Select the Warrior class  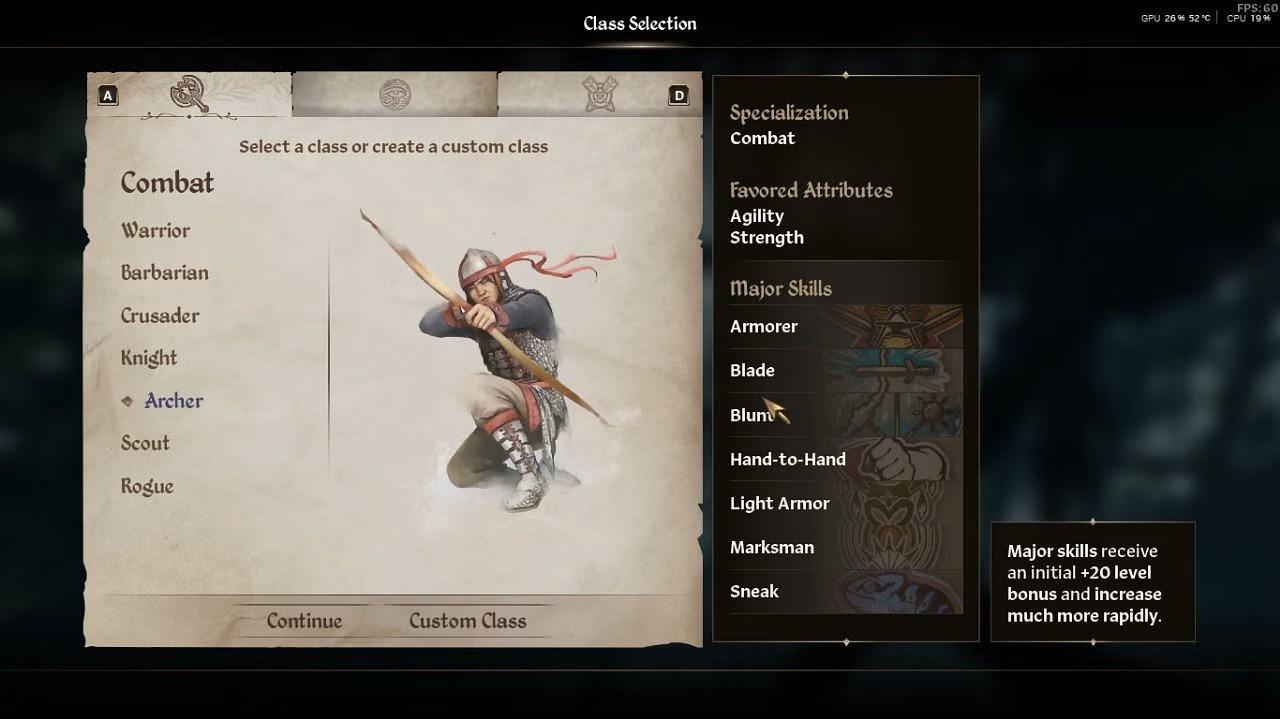155,230
